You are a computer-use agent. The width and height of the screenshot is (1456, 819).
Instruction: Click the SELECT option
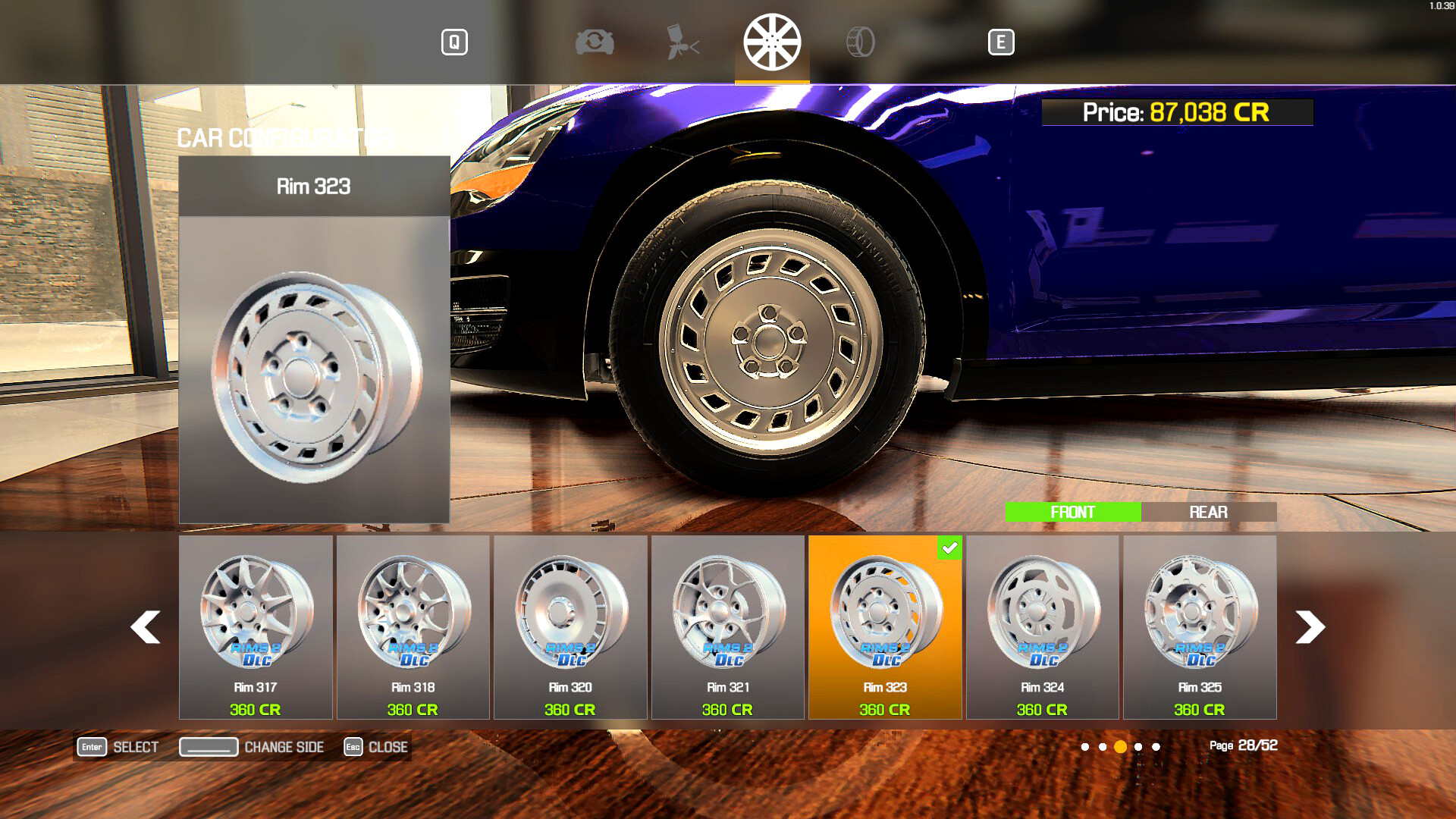119,747
